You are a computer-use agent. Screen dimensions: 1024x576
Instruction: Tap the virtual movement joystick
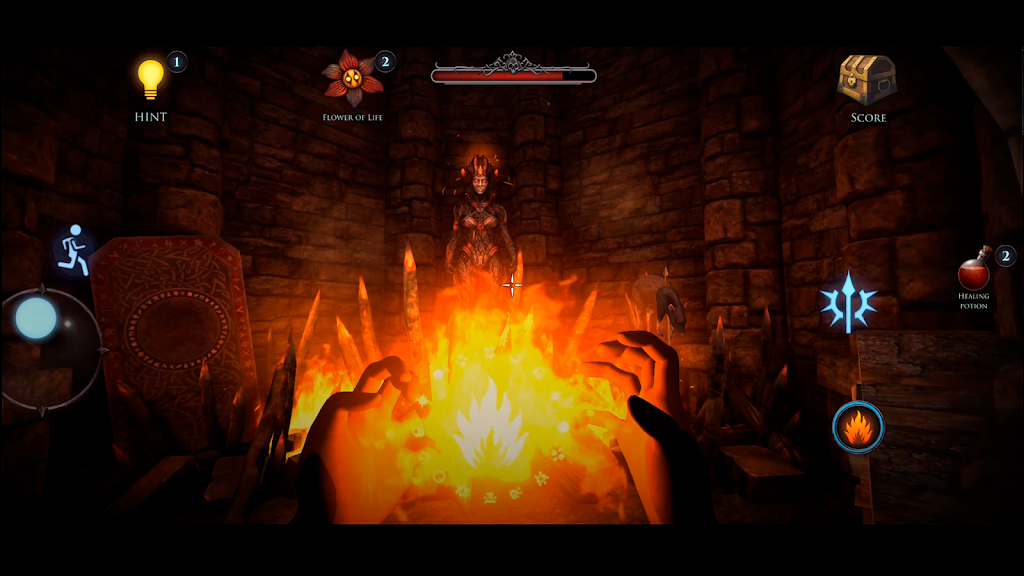[37, 318]
